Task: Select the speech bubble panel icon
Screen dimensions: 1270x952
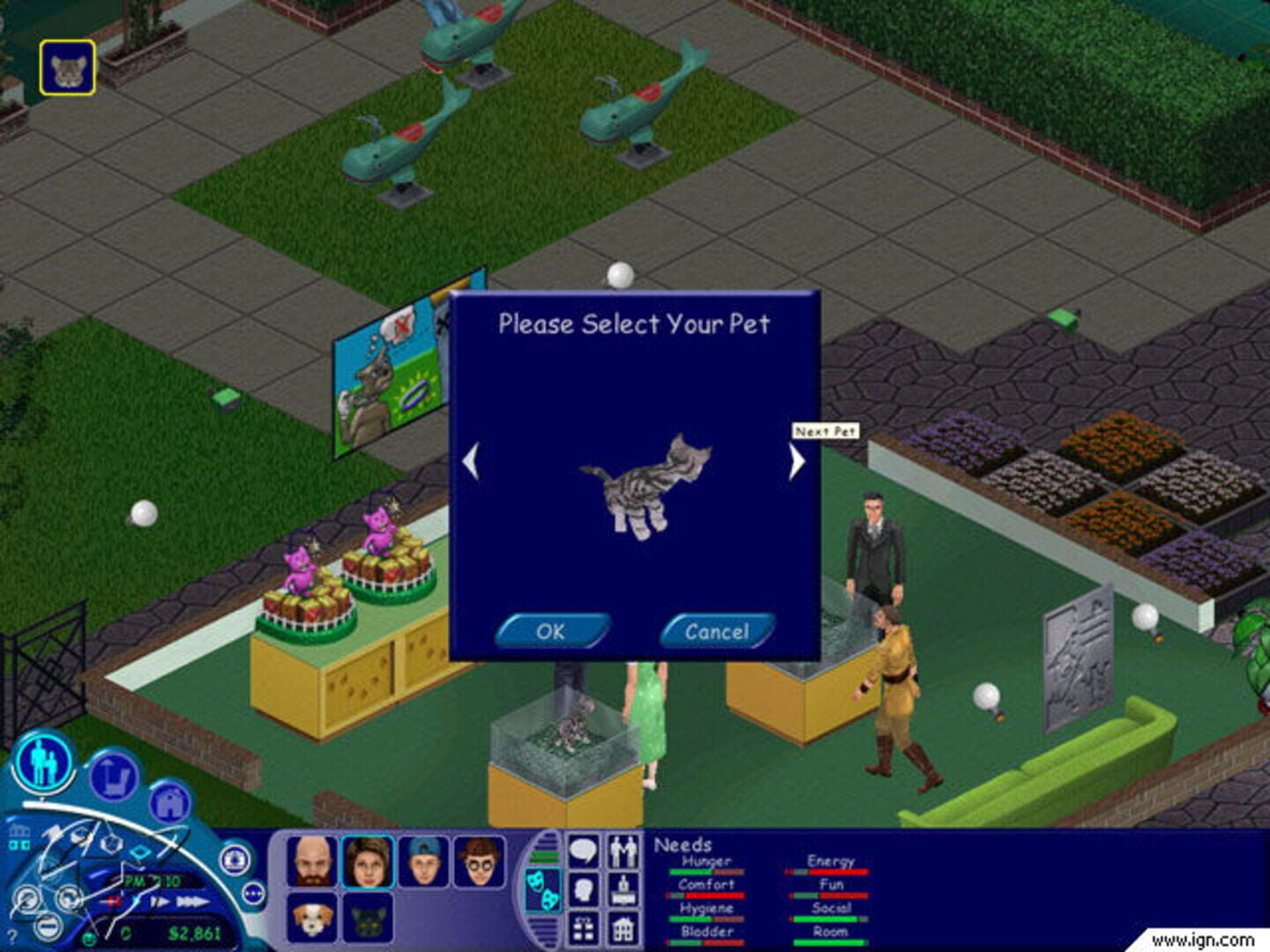Action: pyautogui.click(x=583, y=850)
